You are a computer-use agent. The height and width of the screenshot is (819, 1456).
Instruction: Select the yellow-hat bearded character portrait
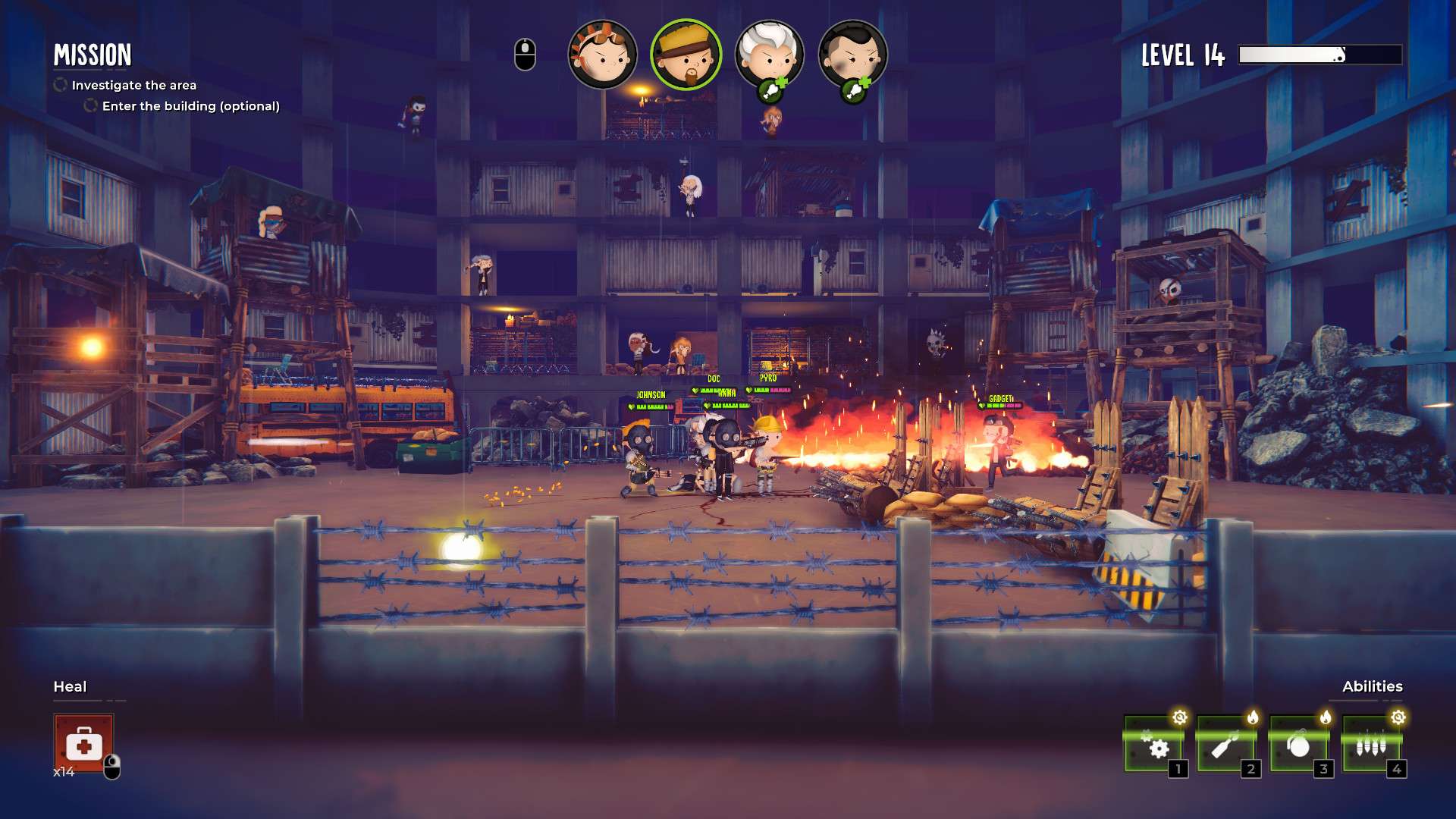pyautogui.click(x=686, y=55)
